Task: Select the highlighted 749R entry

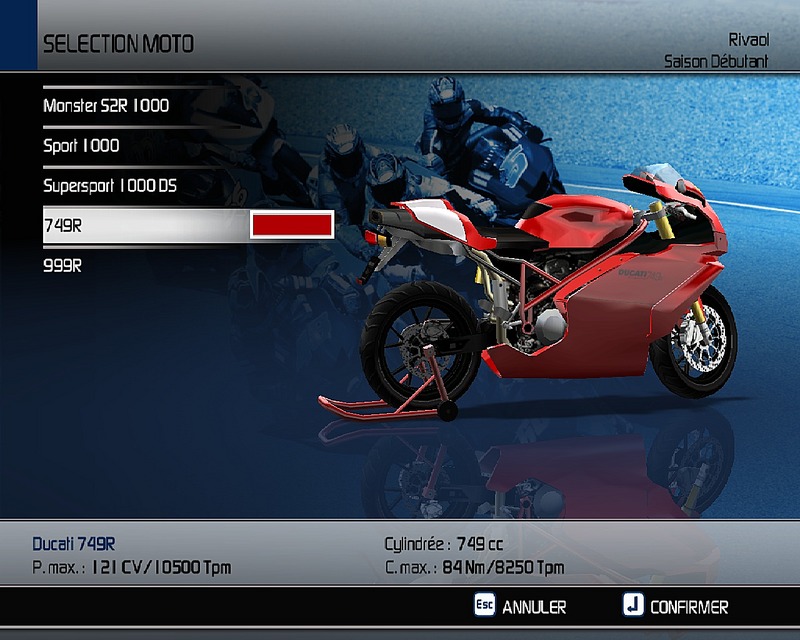Action: (x=63, y=226)
